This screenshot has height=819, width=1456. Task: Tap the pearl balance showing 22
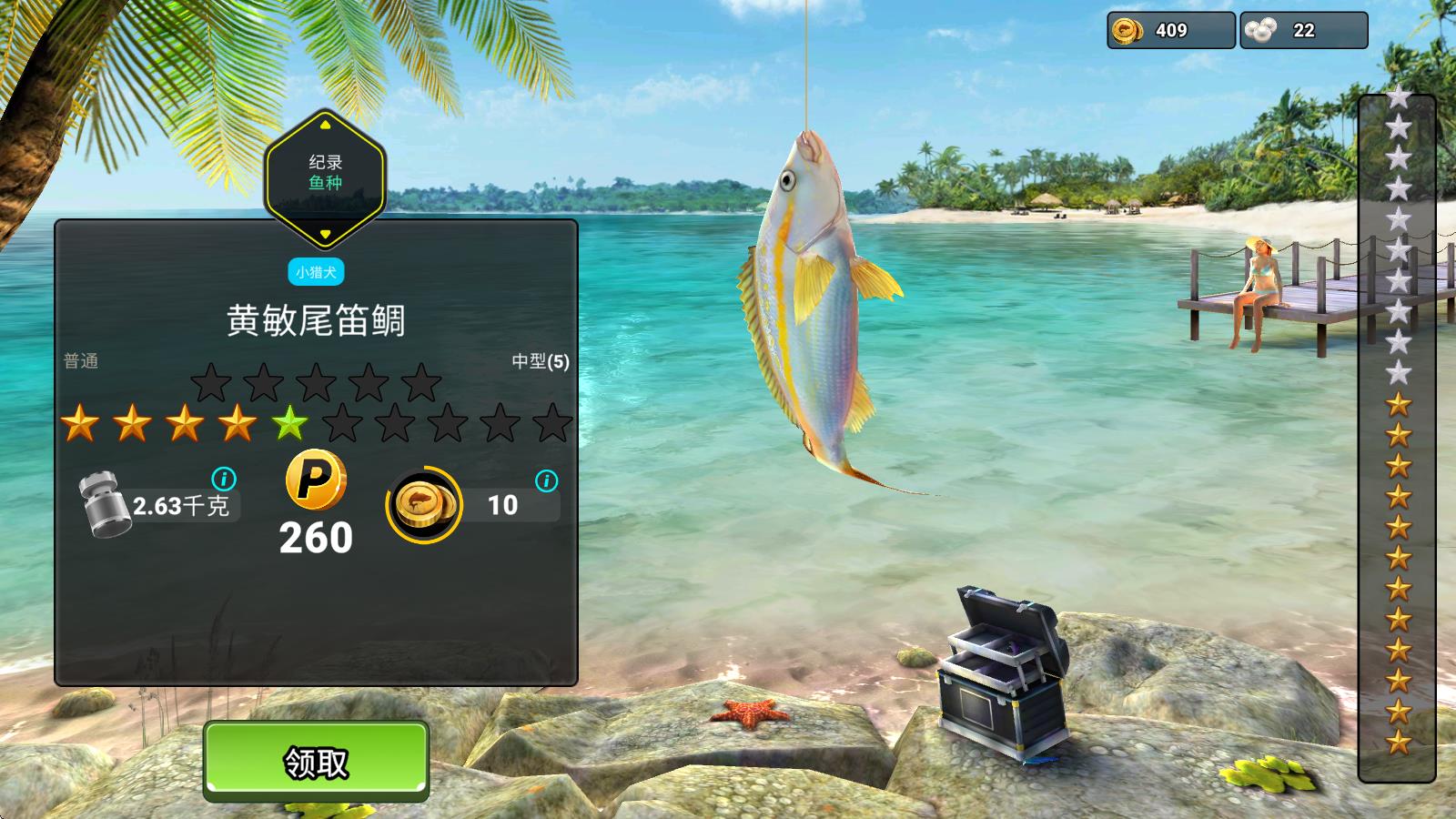tap(1303, 30)
